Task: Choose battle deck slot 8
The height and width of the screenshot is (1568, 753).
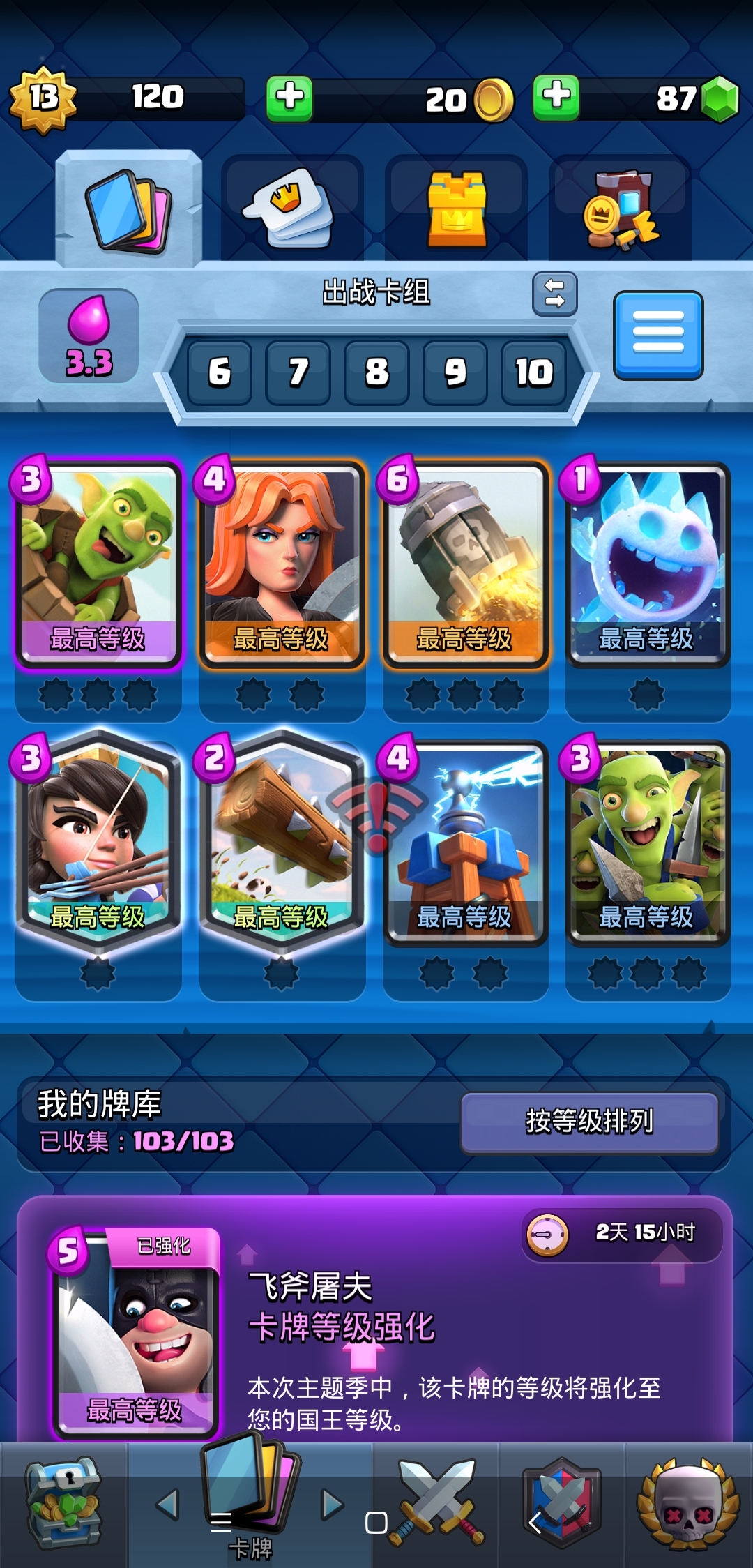Action: (376, 372)
